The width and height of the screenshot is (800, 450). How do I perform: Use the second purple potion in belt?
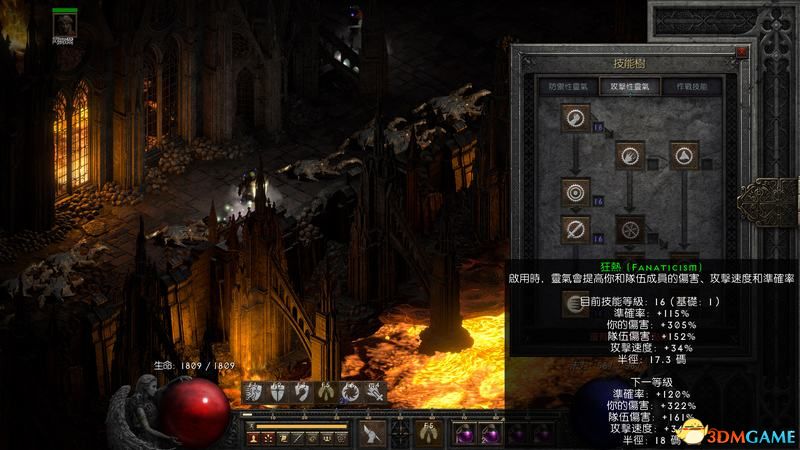coord(490,433)
